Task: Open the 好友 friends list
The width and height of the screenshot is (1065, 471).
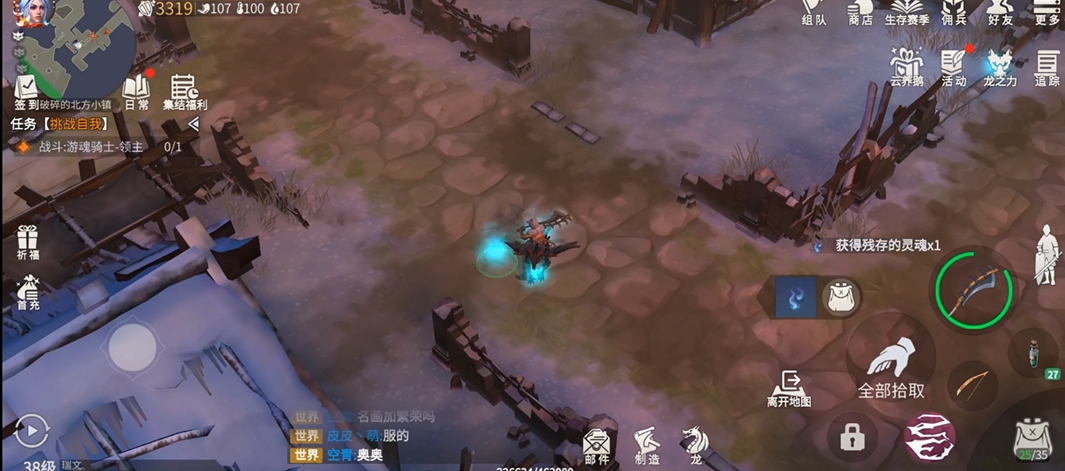Action: point(1000,14)
